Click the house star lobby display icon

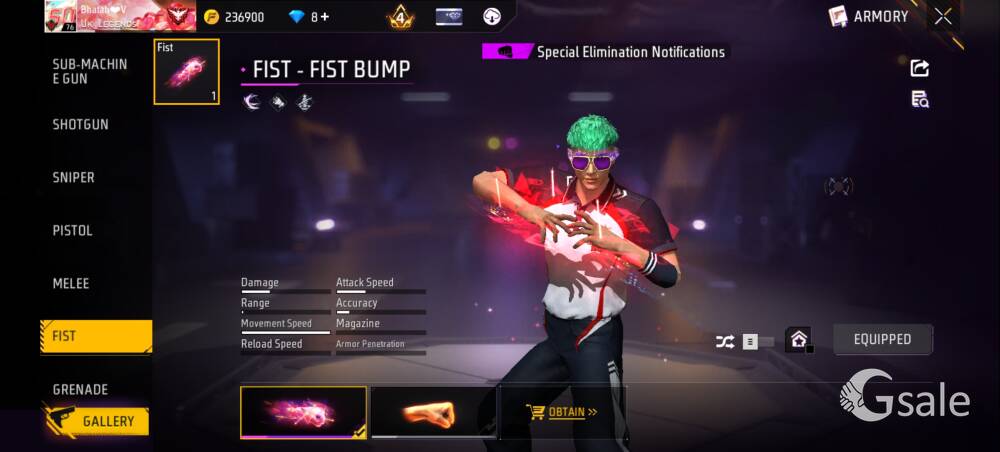point(798,339)
